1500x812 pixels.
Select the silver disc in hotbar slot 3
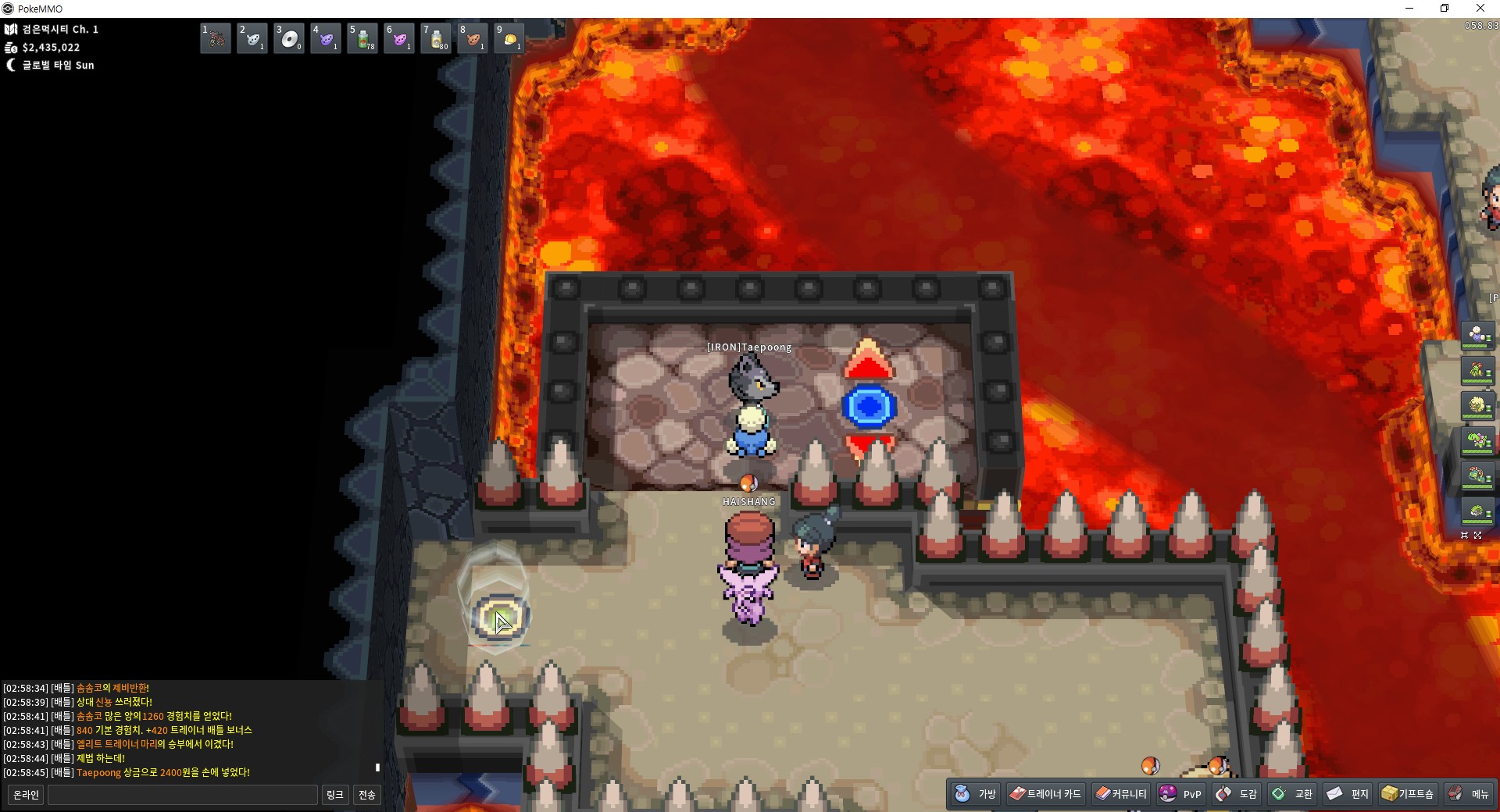point(289,38)
